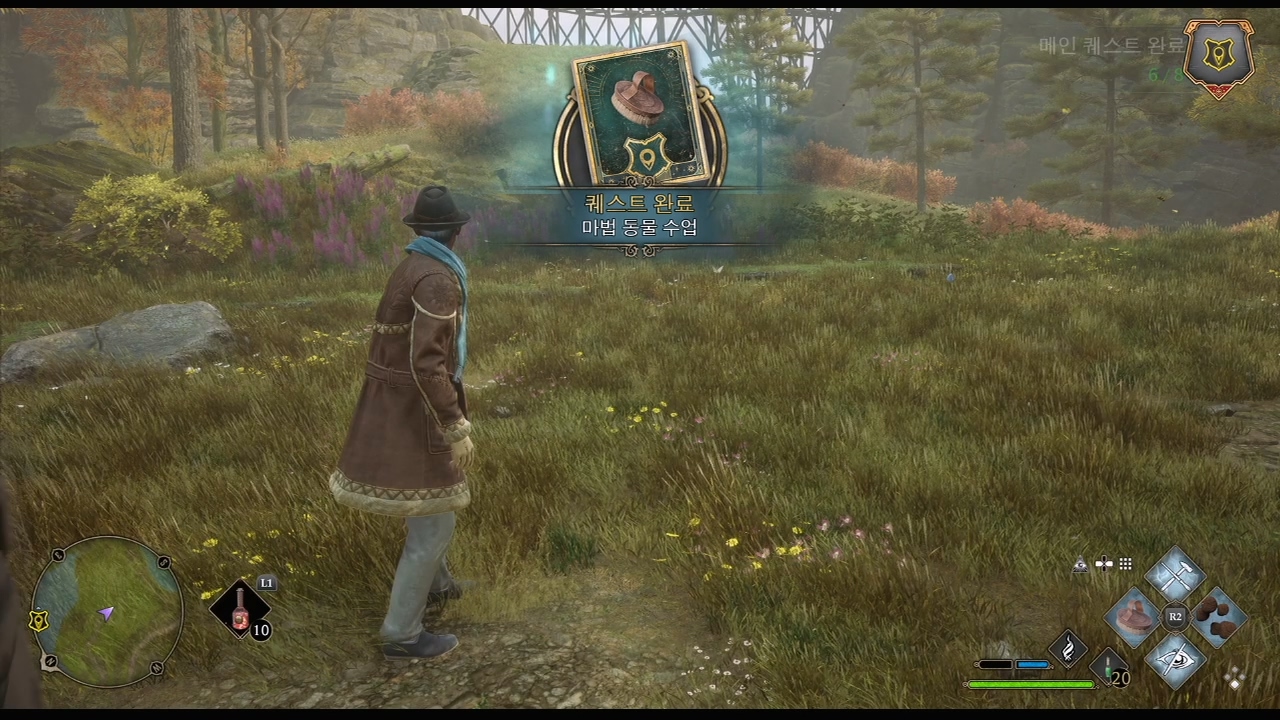Click the four-diamond spell set selector

tap(1235, 678)
